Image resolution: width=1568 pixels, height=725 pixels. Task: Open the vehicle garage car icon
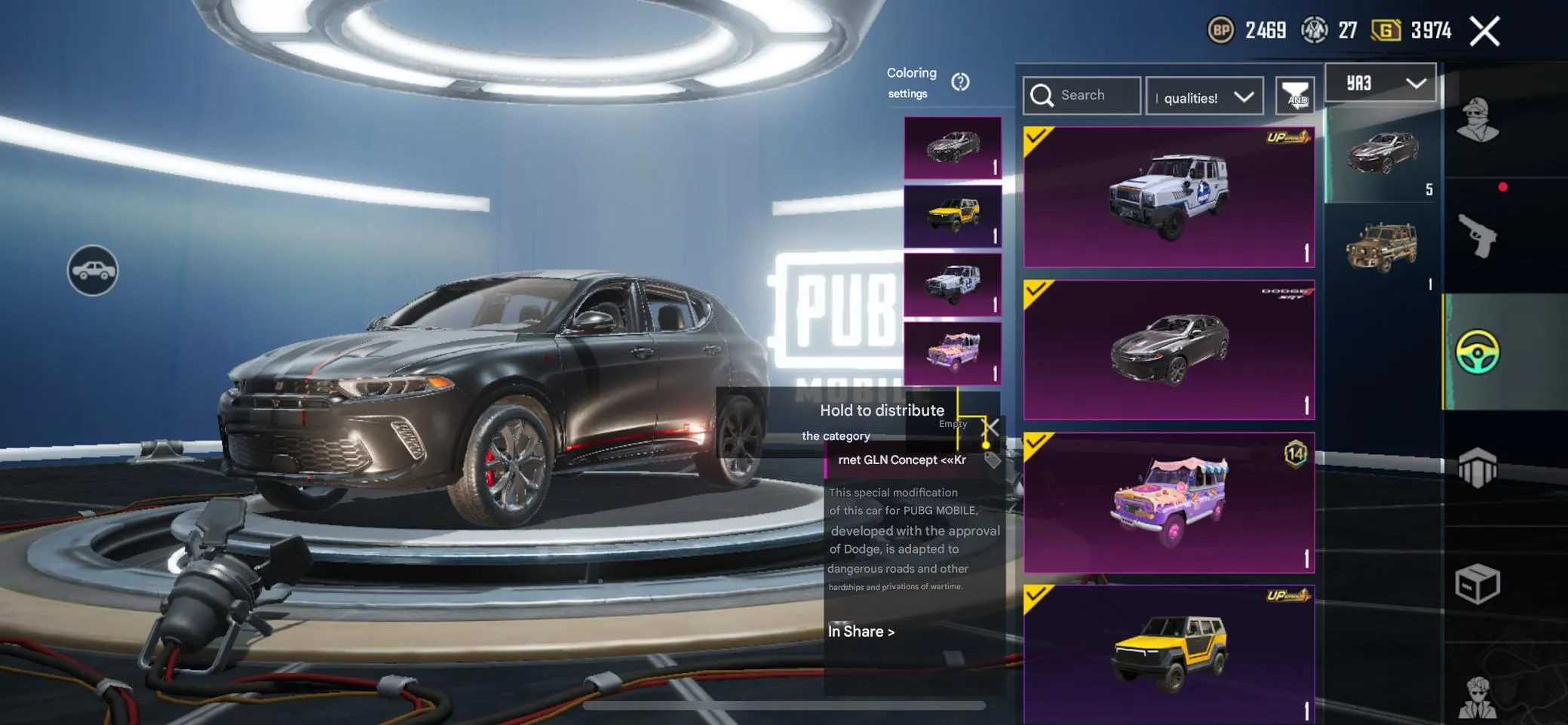click(93, 269)
